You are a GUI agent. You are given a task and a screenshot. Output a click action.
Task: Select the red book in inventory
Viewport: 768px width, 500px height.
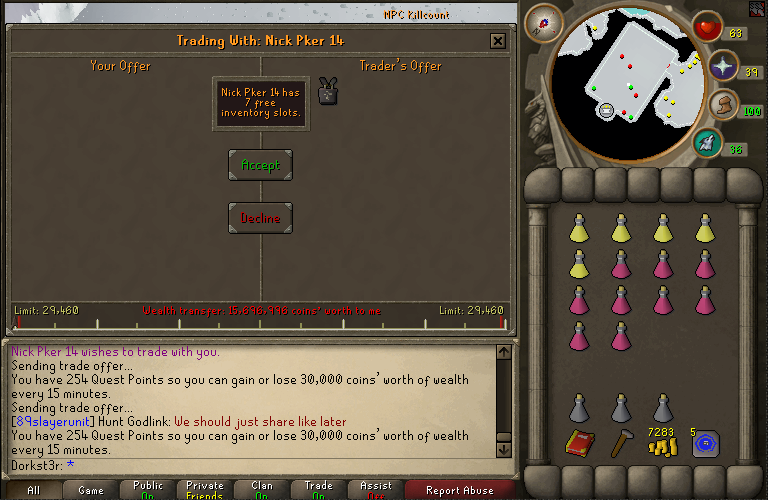coord(579,443)
